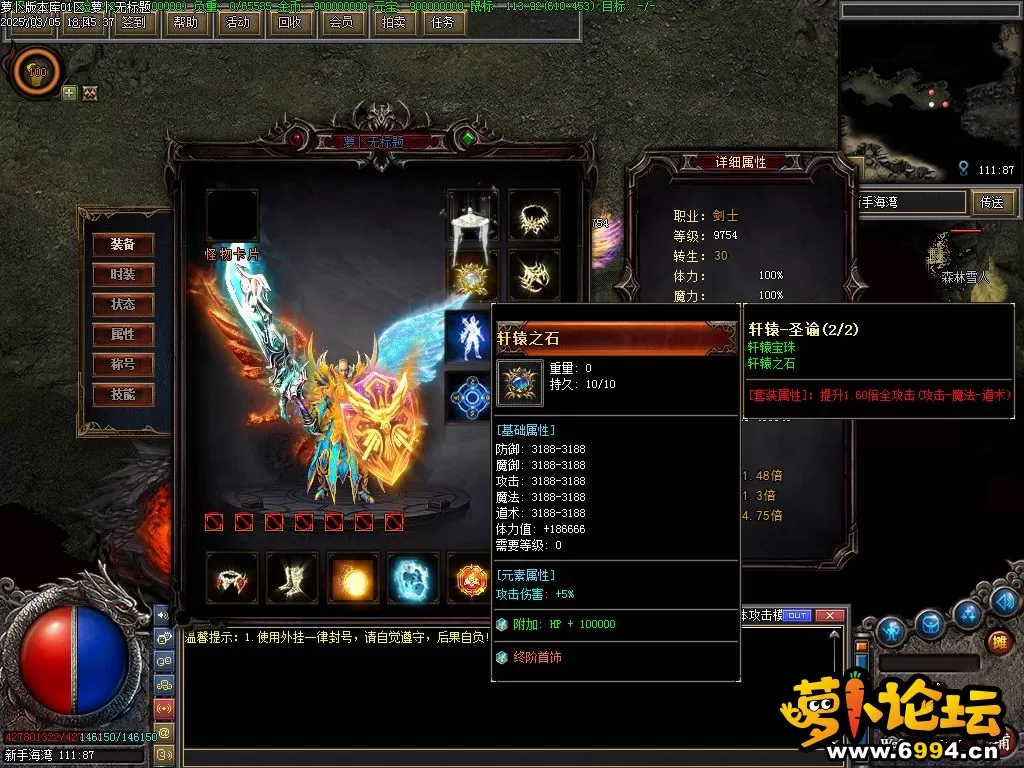
Task: Select the boots equipment slot
Action: click(292, 578)
